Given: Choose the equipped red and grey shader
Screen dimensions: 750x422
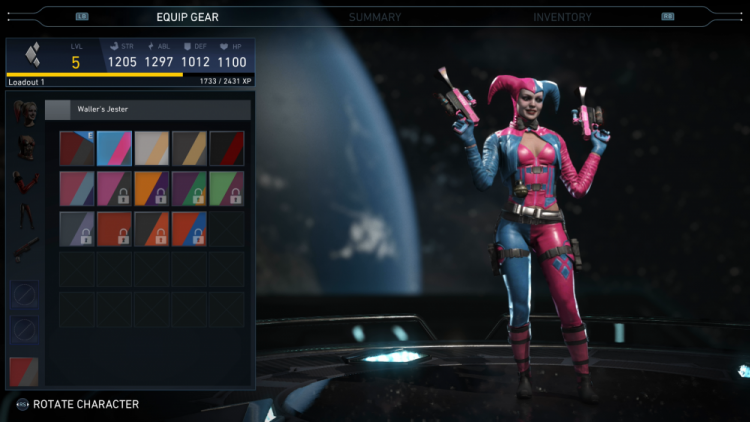Looking at the screenshot, I should (77, 148).
